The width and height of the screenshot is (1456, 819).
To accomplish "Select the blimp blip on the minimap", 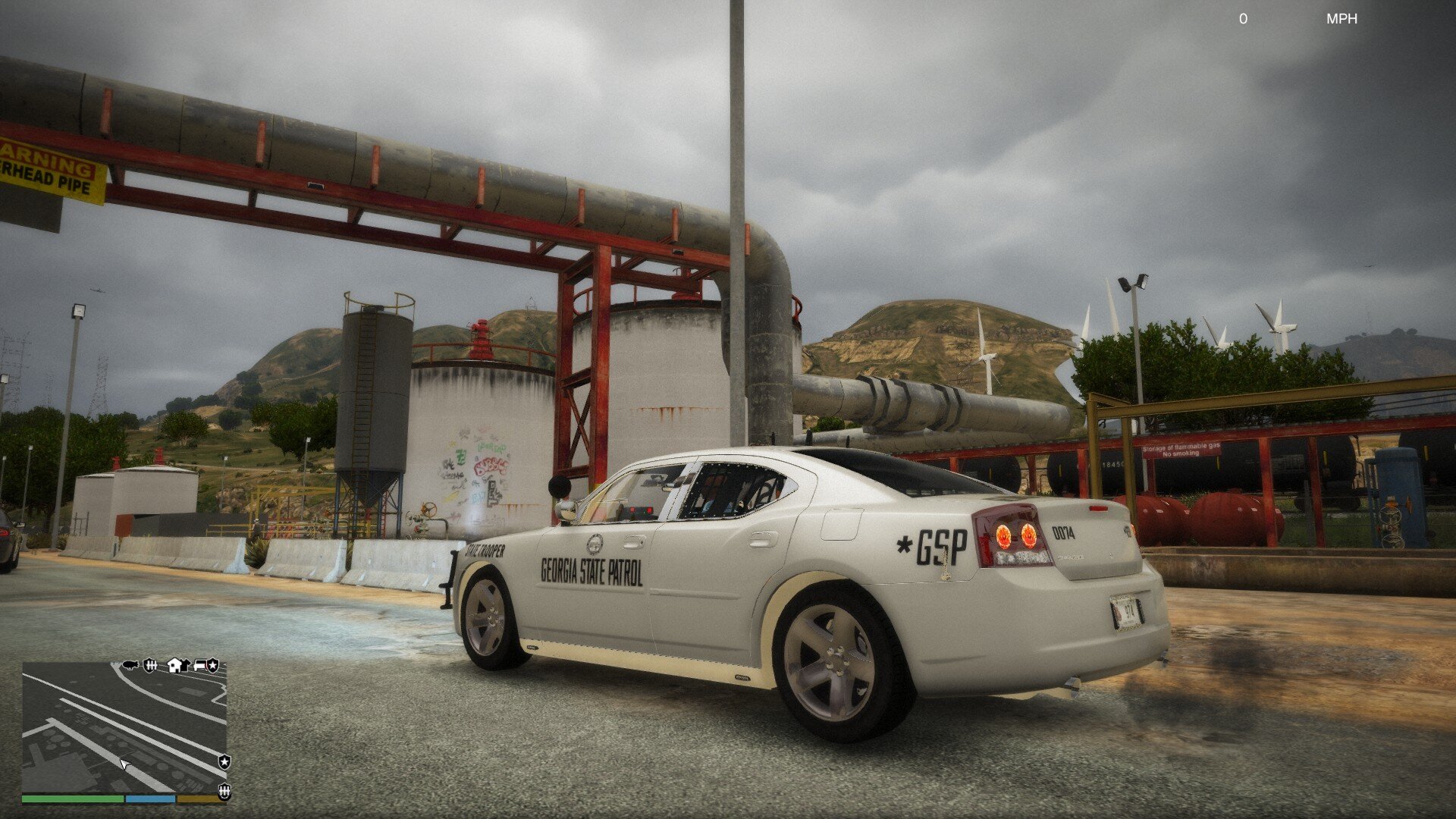I will point(130,665).
